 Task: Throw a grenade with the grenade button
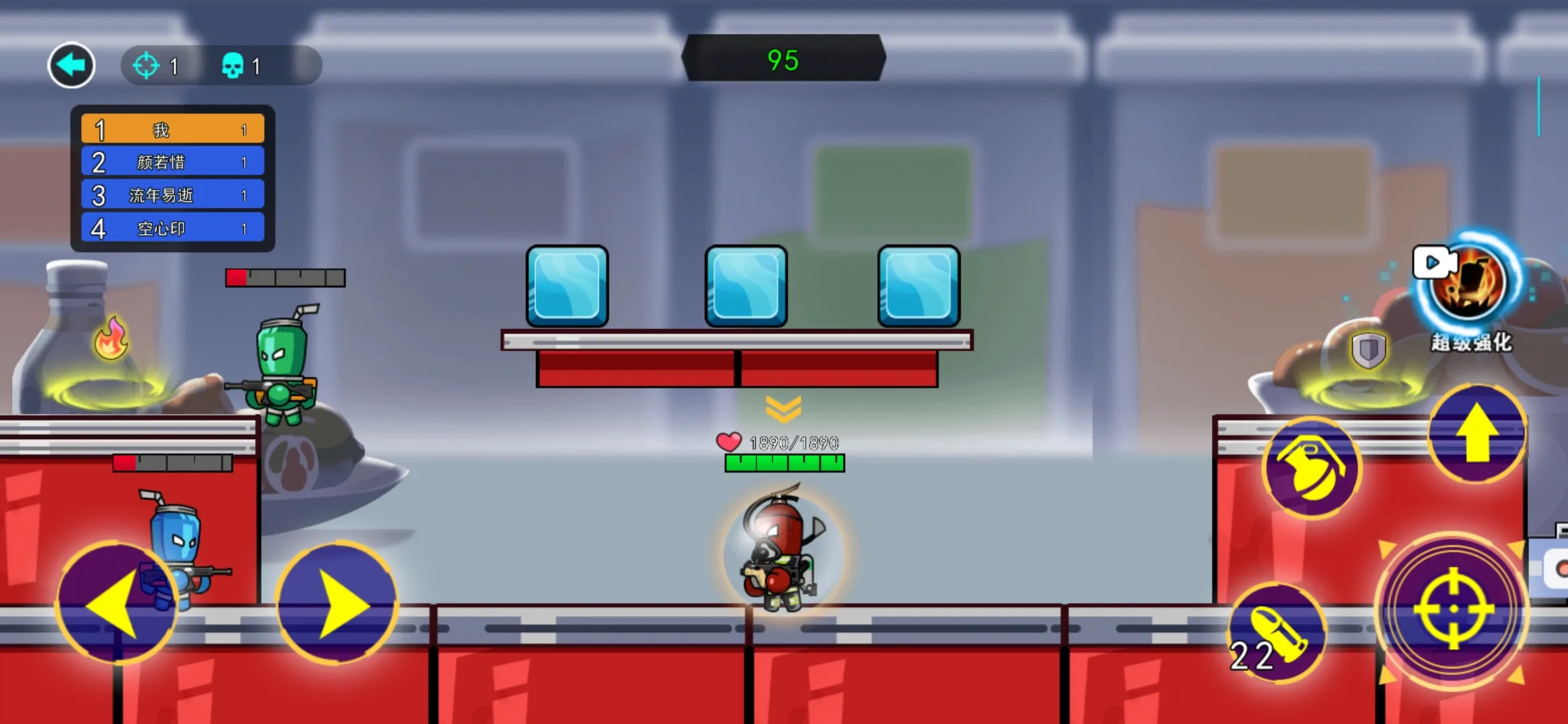(x=1311, y=467)
